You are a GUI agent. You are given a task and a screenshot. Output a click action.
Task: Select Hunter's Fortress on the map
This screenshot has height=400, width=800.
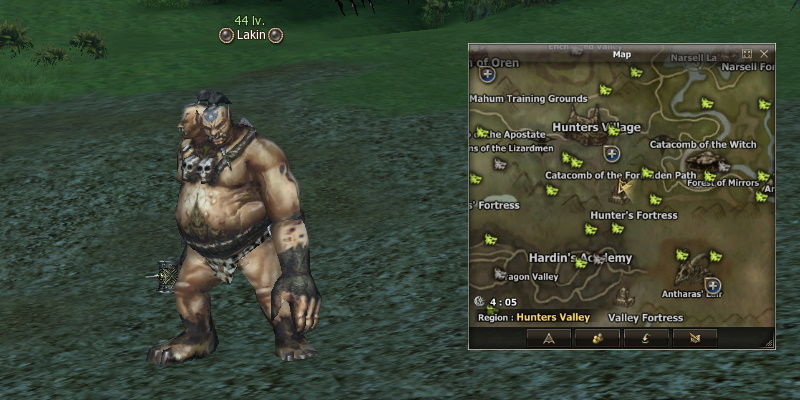point(633,215)
